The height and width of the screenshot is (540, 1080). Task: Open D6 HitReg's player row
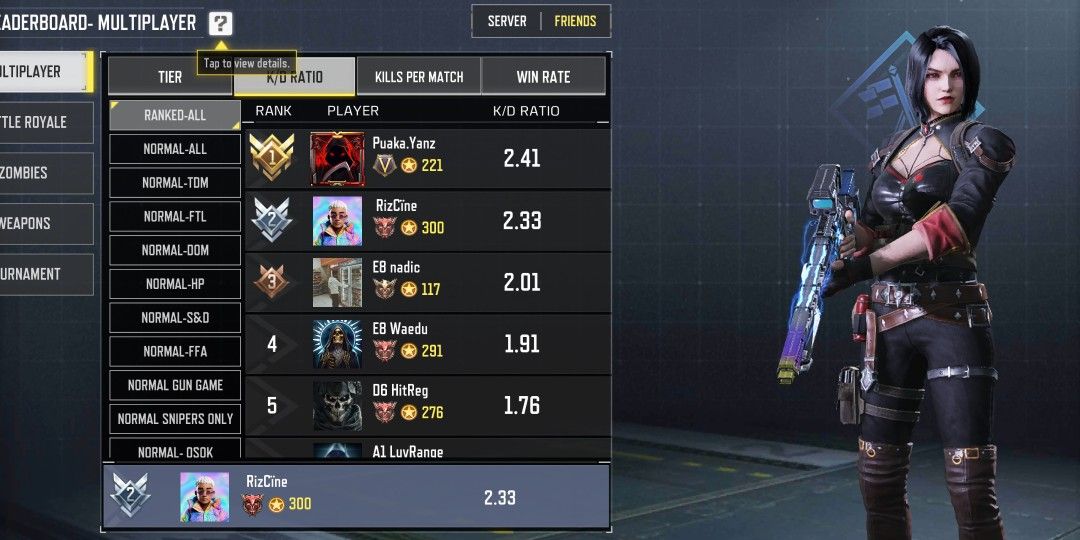(x=428, y=405)
